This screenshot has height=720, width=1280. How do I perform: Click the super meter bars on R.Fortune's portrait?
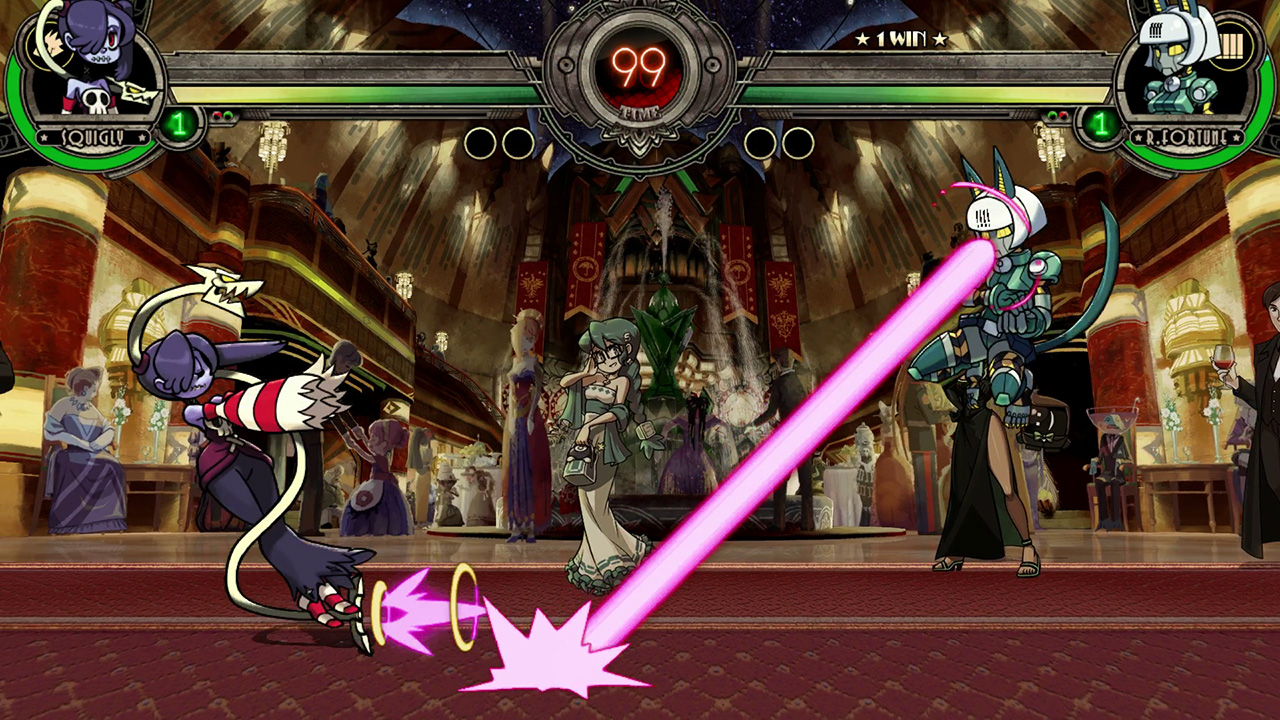click(x=1230, y=44)
